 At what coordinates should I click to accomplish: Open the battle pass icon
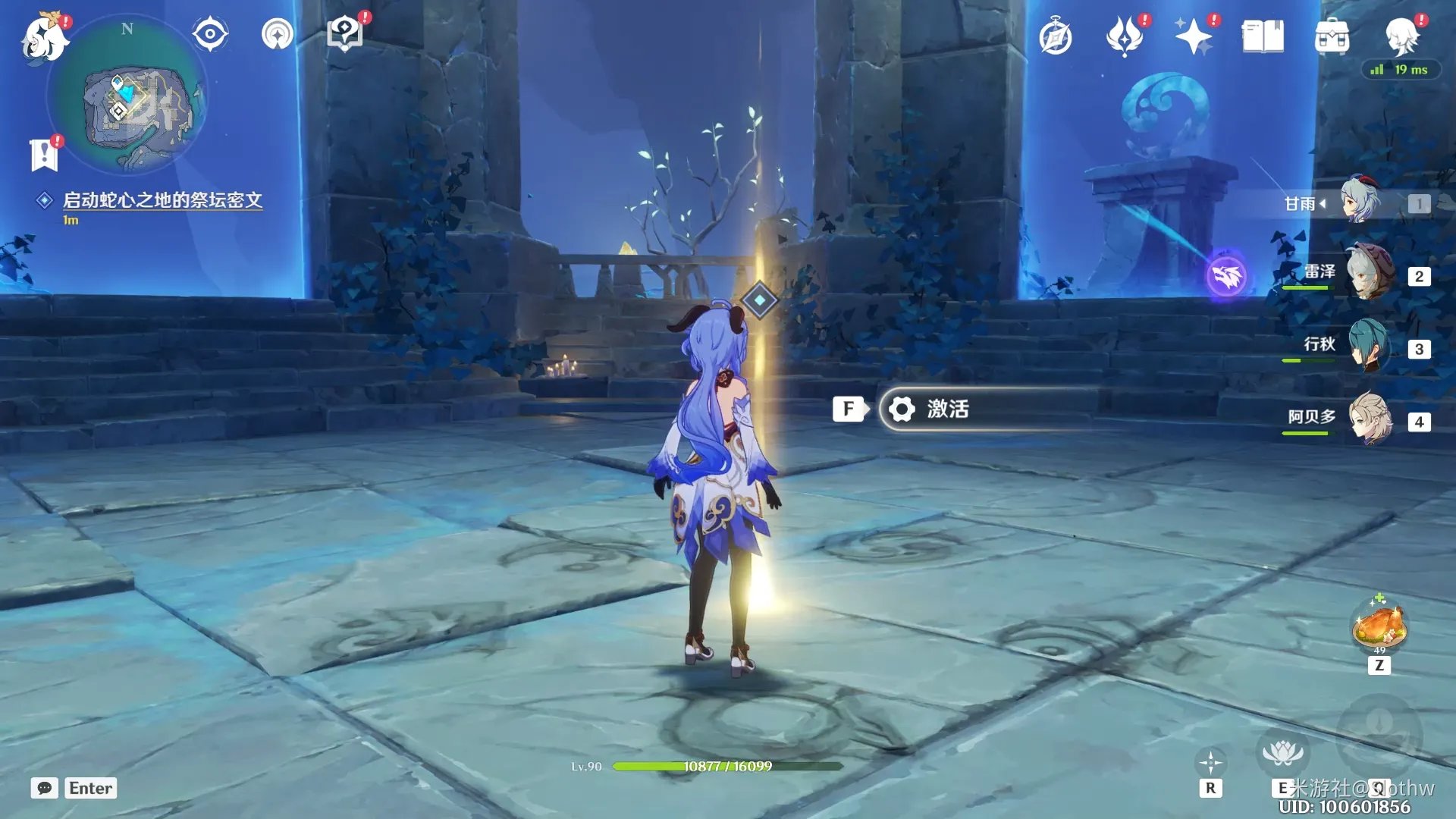pyautogui.click(x=1124, y=36)
